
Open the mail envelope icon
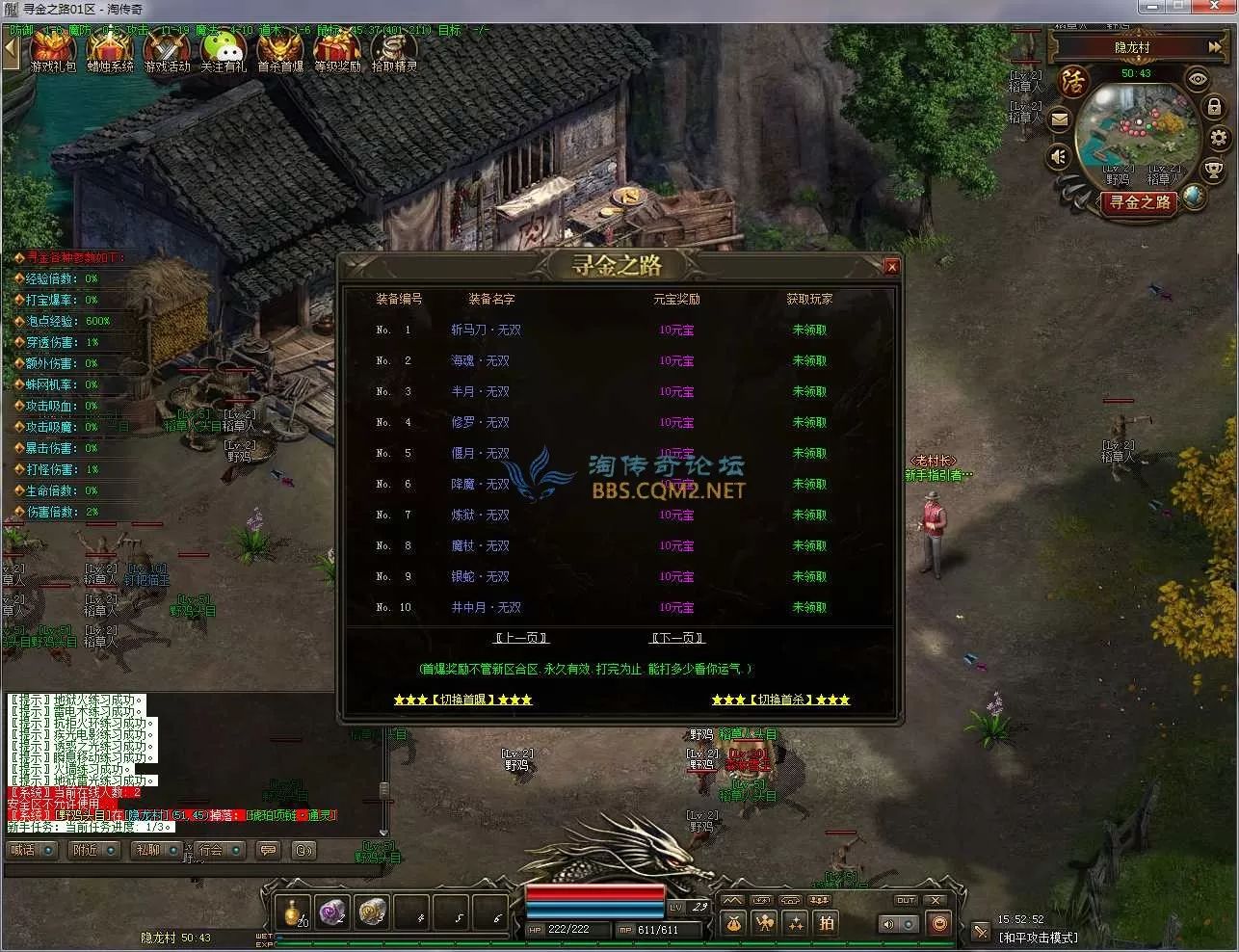pos(1060,120)
